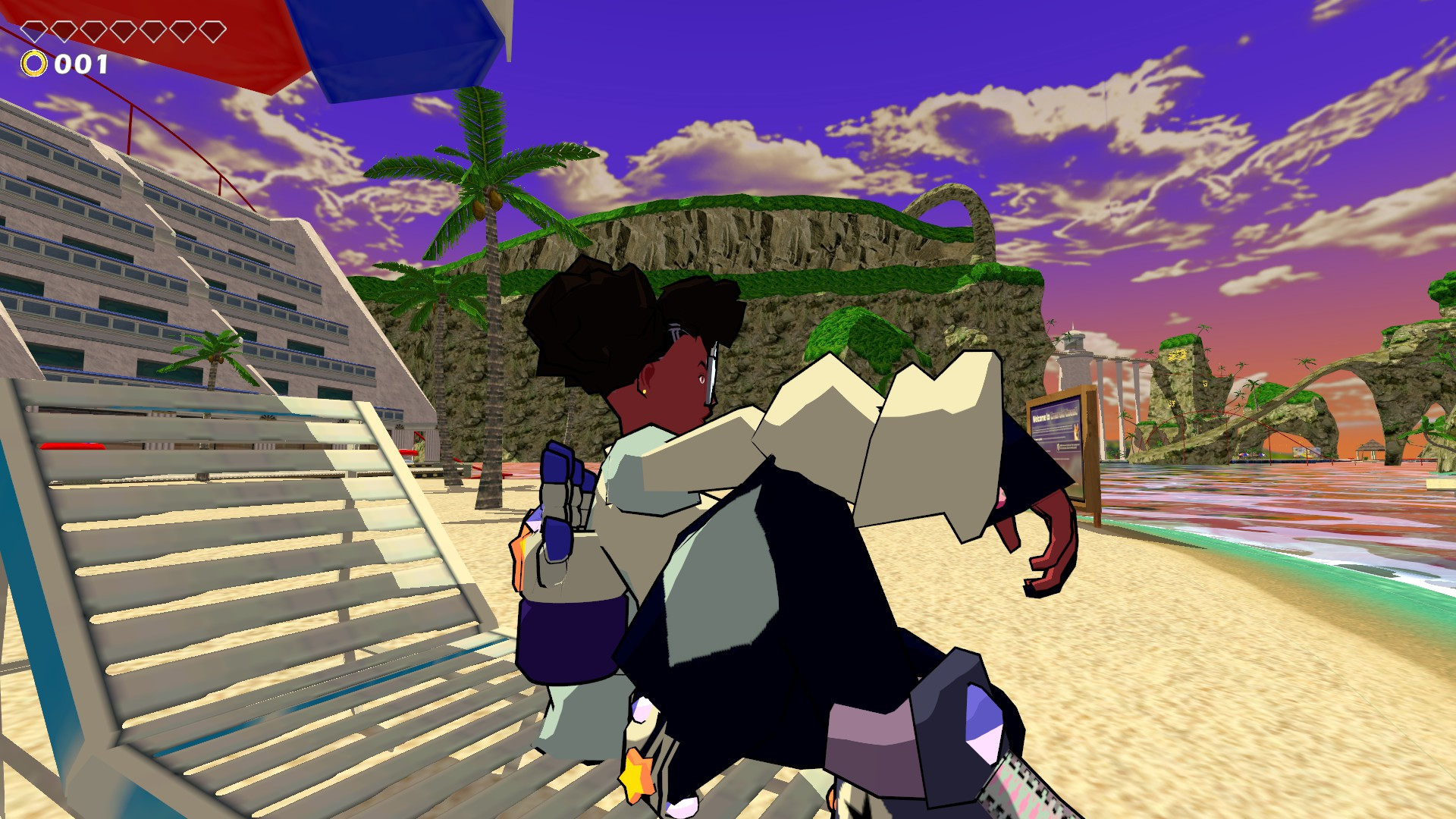Select the Emerald Coast welcome sign text
Image resolution: width=1456 pixels, height=819 pixels.
pos(1055,414)
